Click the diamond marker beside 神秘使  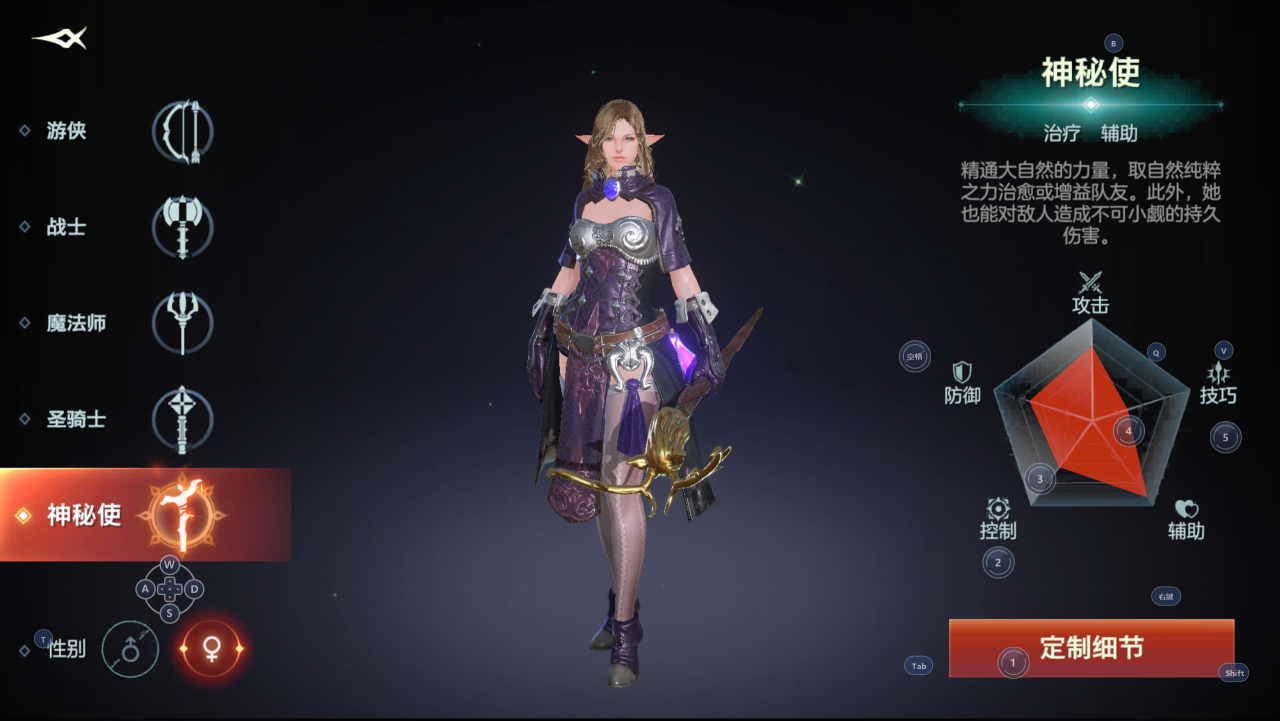click(25, 516)
